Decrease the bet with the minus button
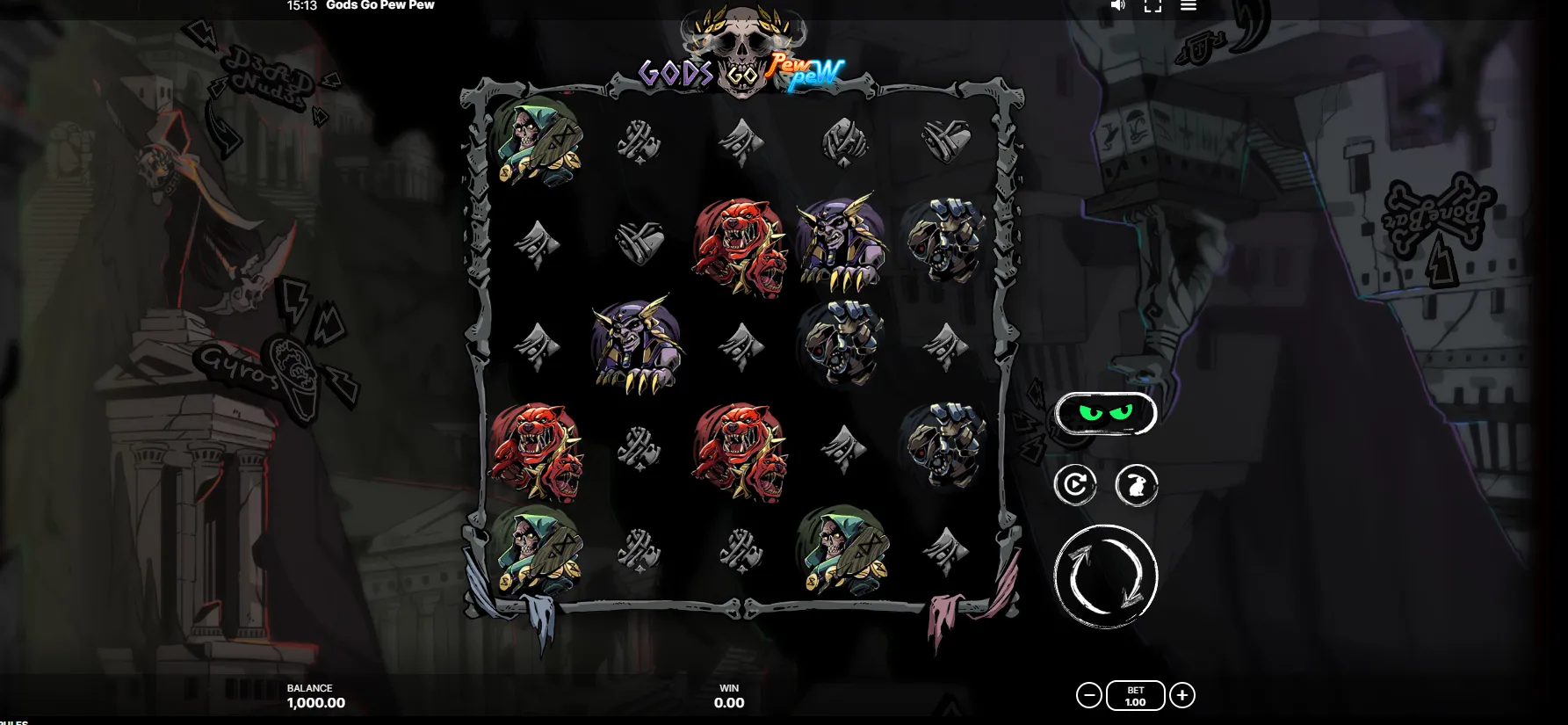The width and height of the screenshot is (1568, 725). click(1088, 696)
